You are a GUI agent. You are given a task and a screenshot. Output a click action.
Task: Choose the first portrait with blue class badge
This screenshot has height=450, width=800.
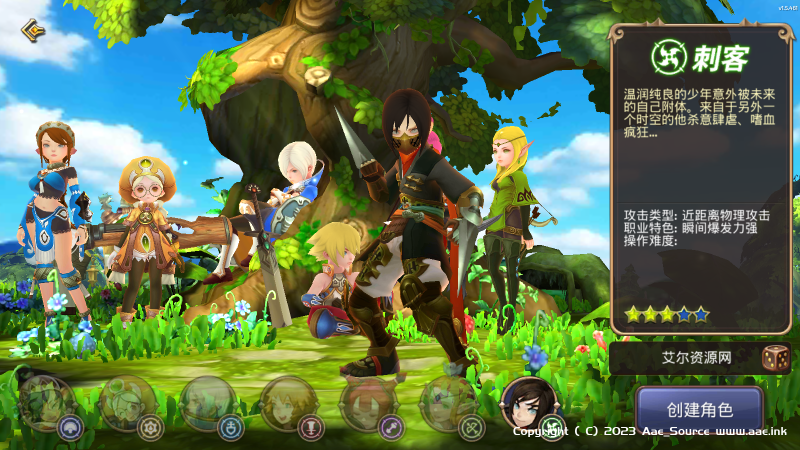46,402
